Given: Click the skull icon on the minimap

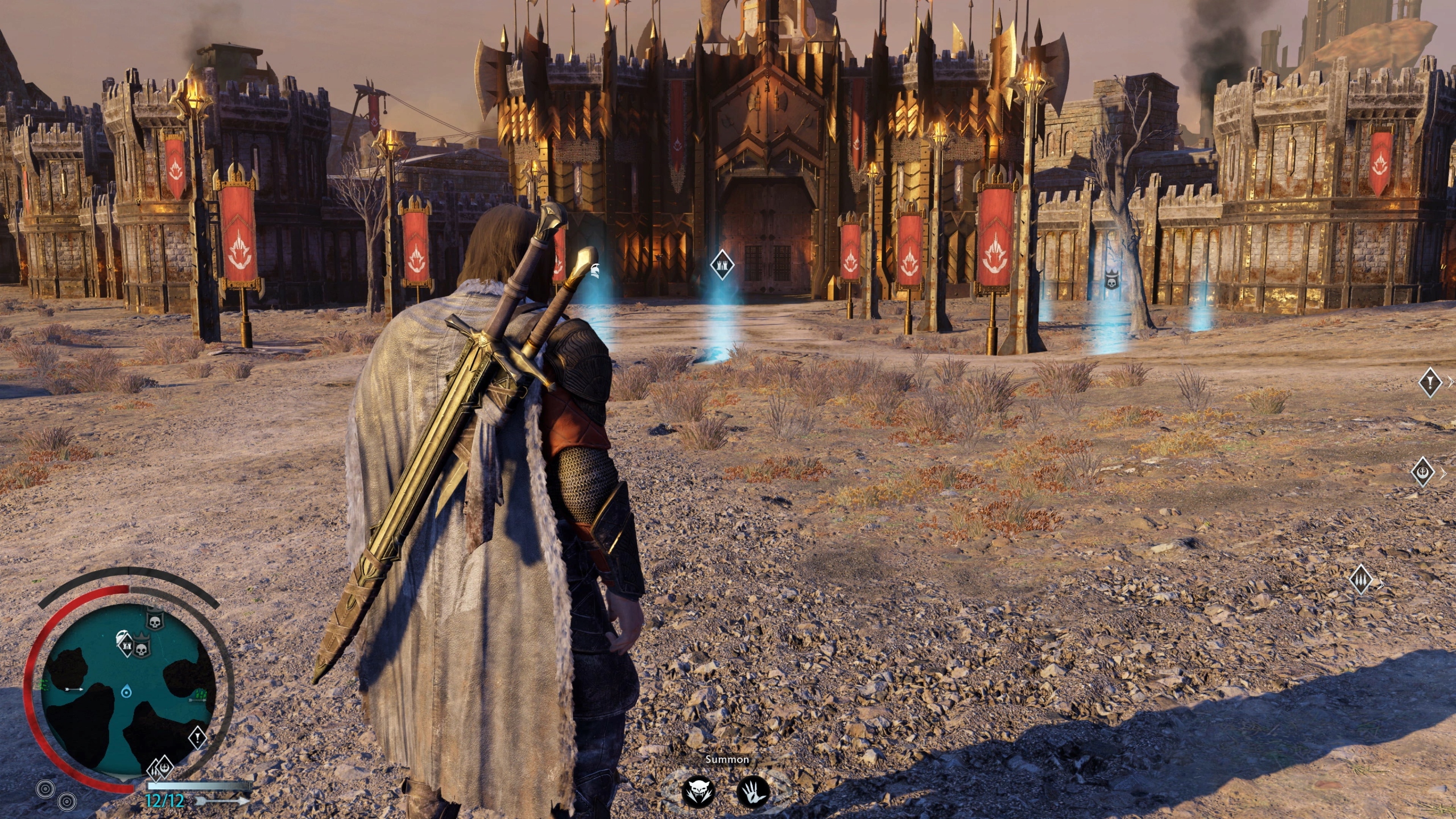Looking at the screenshot, I should (155, 621).
